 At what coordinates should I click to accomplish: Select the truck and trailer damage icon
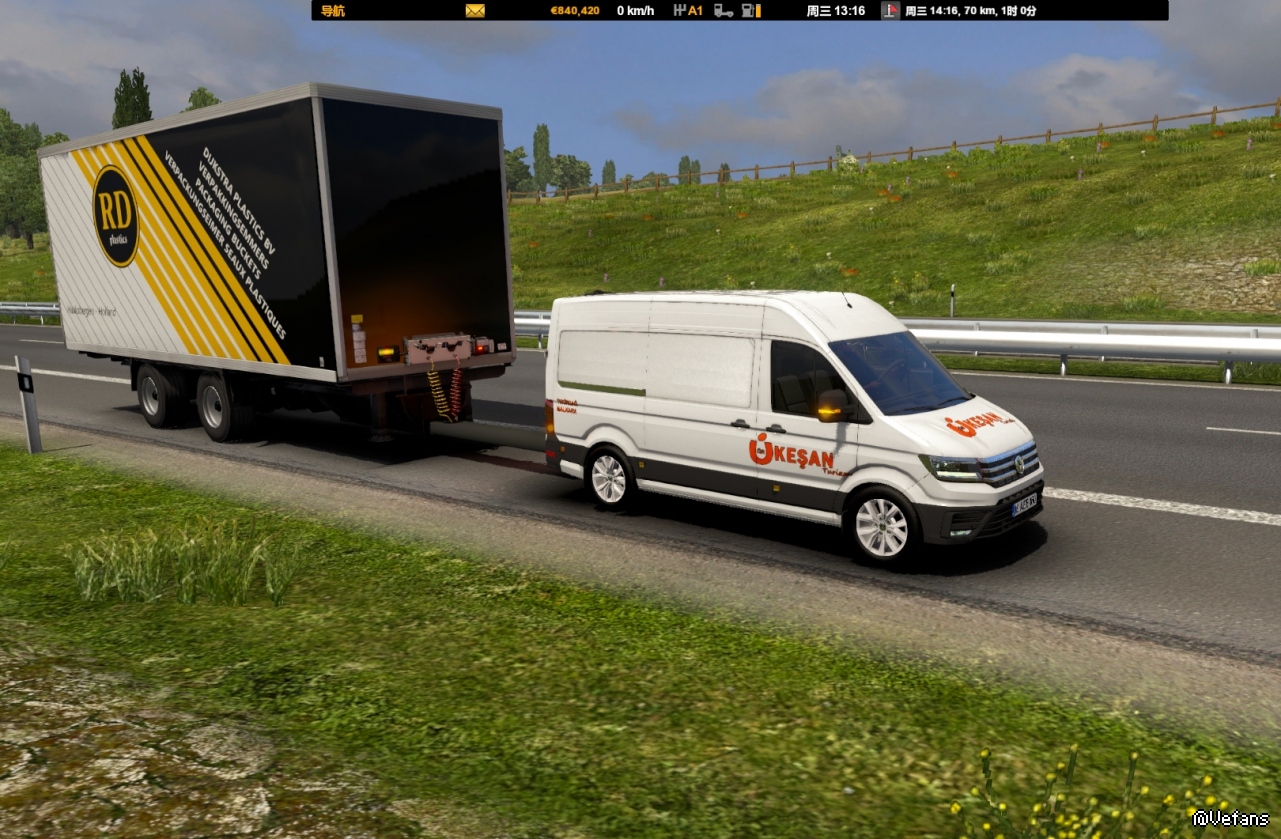[723, 11]
